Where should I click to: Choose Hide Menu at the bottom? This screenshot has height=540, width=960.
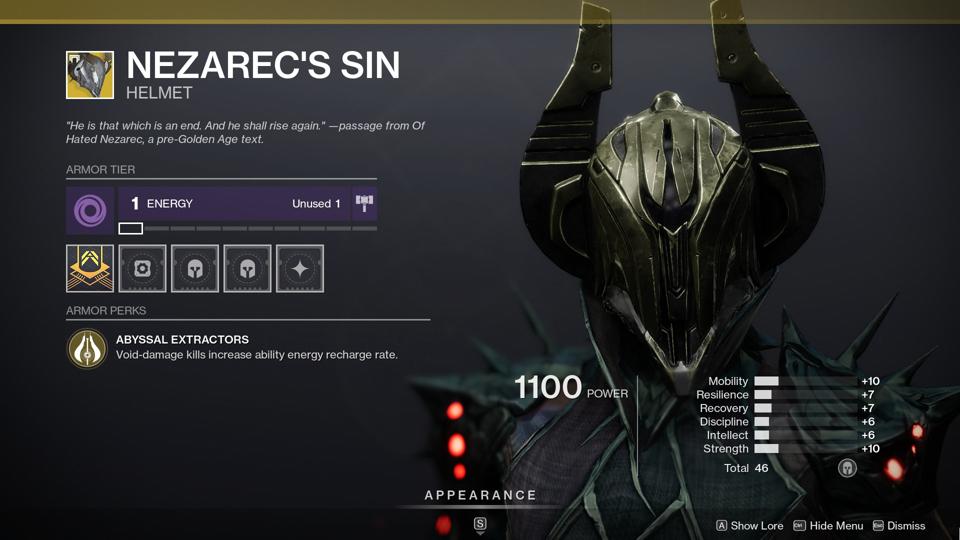(x=828, y=526)
